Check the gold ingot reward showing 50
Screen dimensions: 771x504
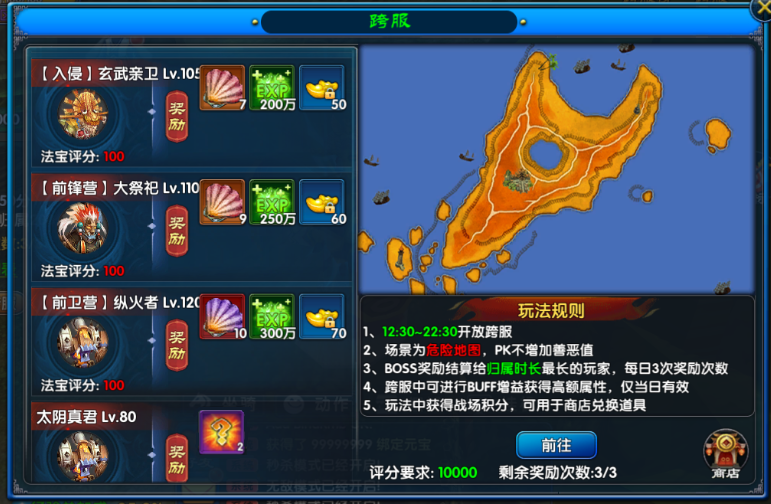[x=321, y=88]
